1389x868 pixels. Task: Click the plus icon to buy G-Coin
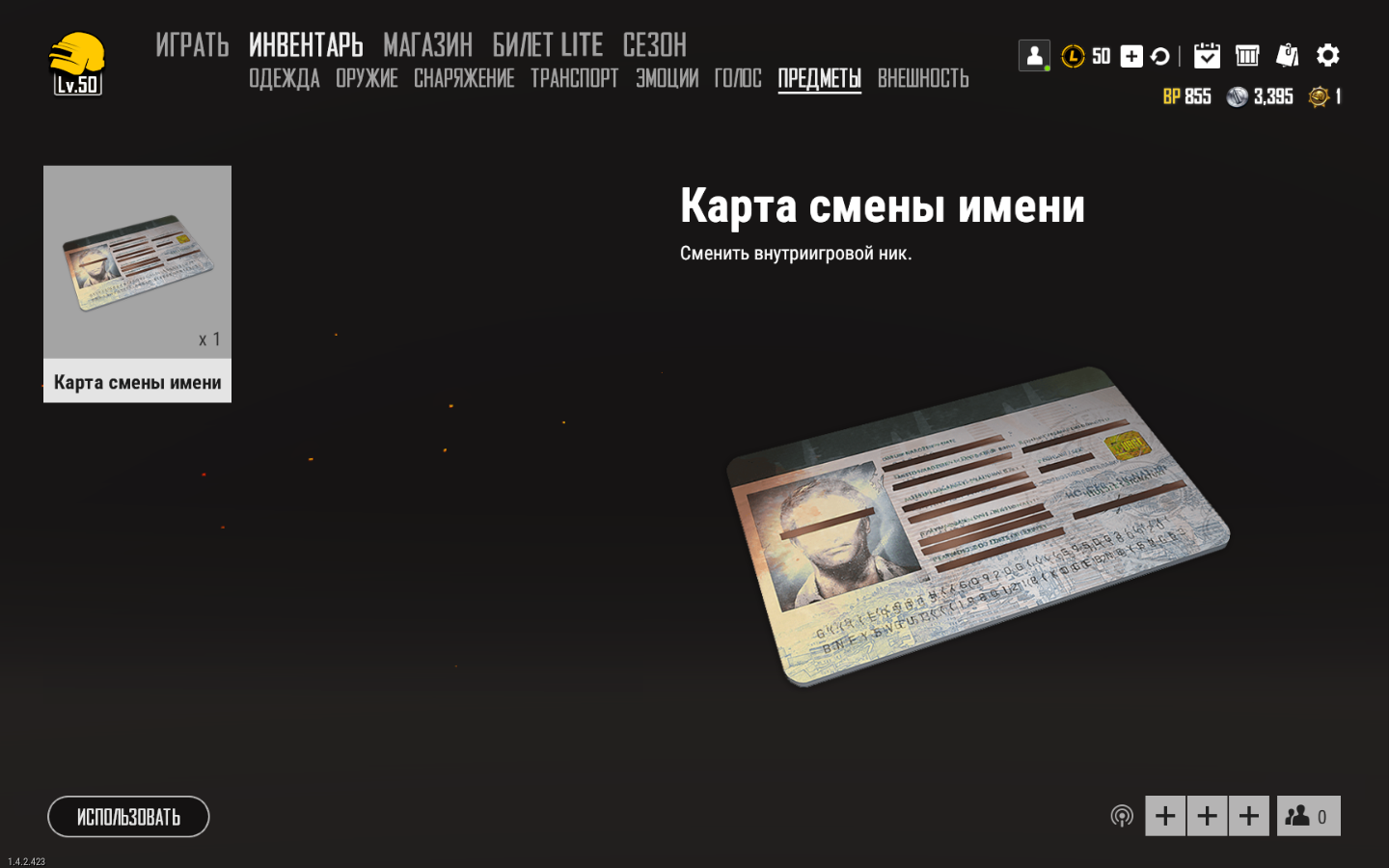[1130, 56]
